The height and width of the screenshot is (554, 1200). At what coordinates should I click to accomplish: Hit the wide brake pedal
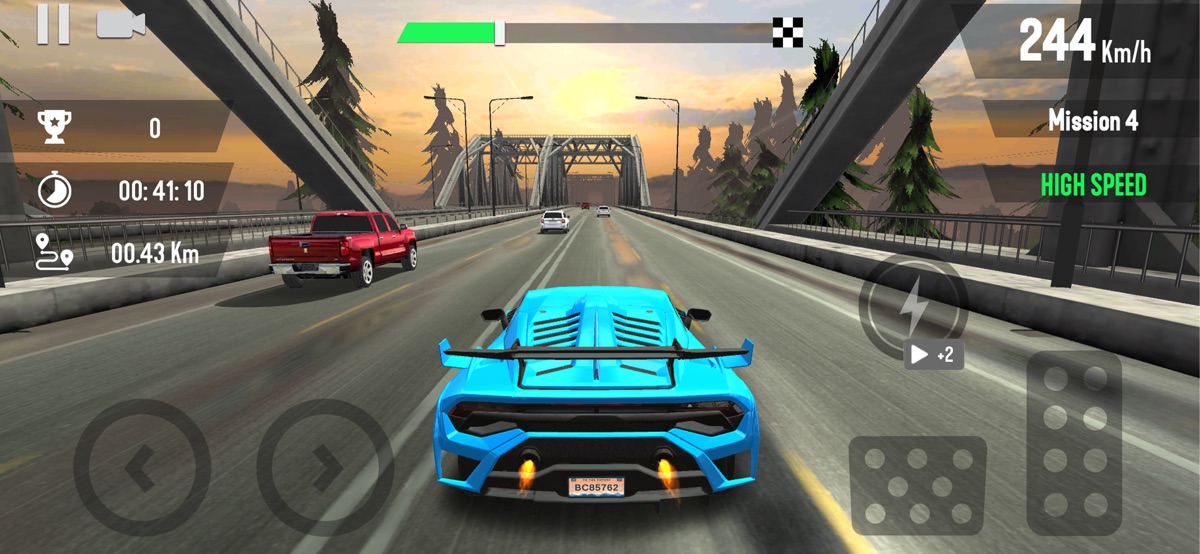click(x=917, y=485)
